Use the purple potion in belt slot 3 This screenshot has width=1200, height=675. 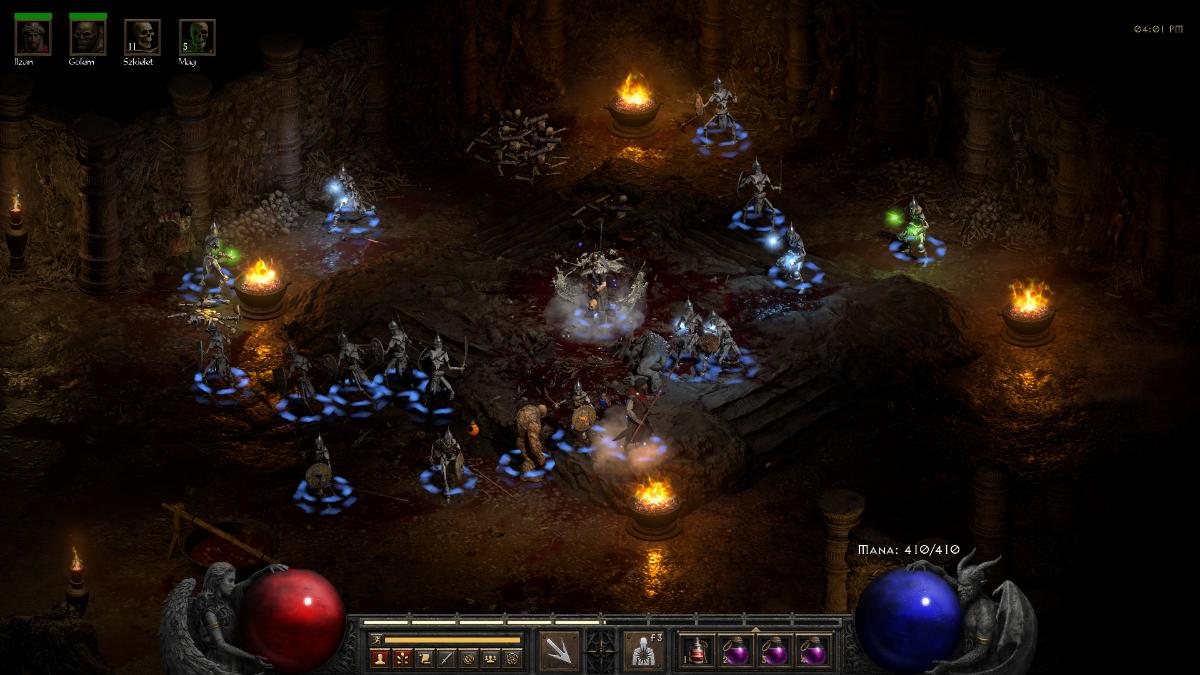[x=776, y=652]
